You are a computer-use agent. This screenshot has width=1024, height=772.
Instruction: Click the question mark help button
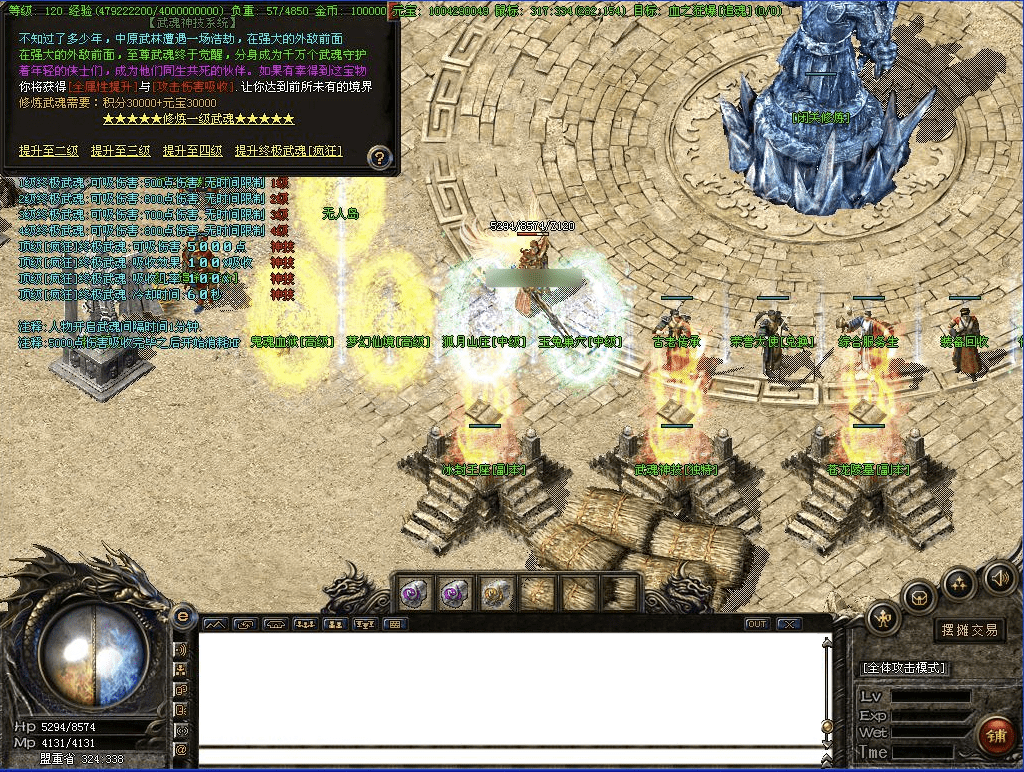pos(379,156)
